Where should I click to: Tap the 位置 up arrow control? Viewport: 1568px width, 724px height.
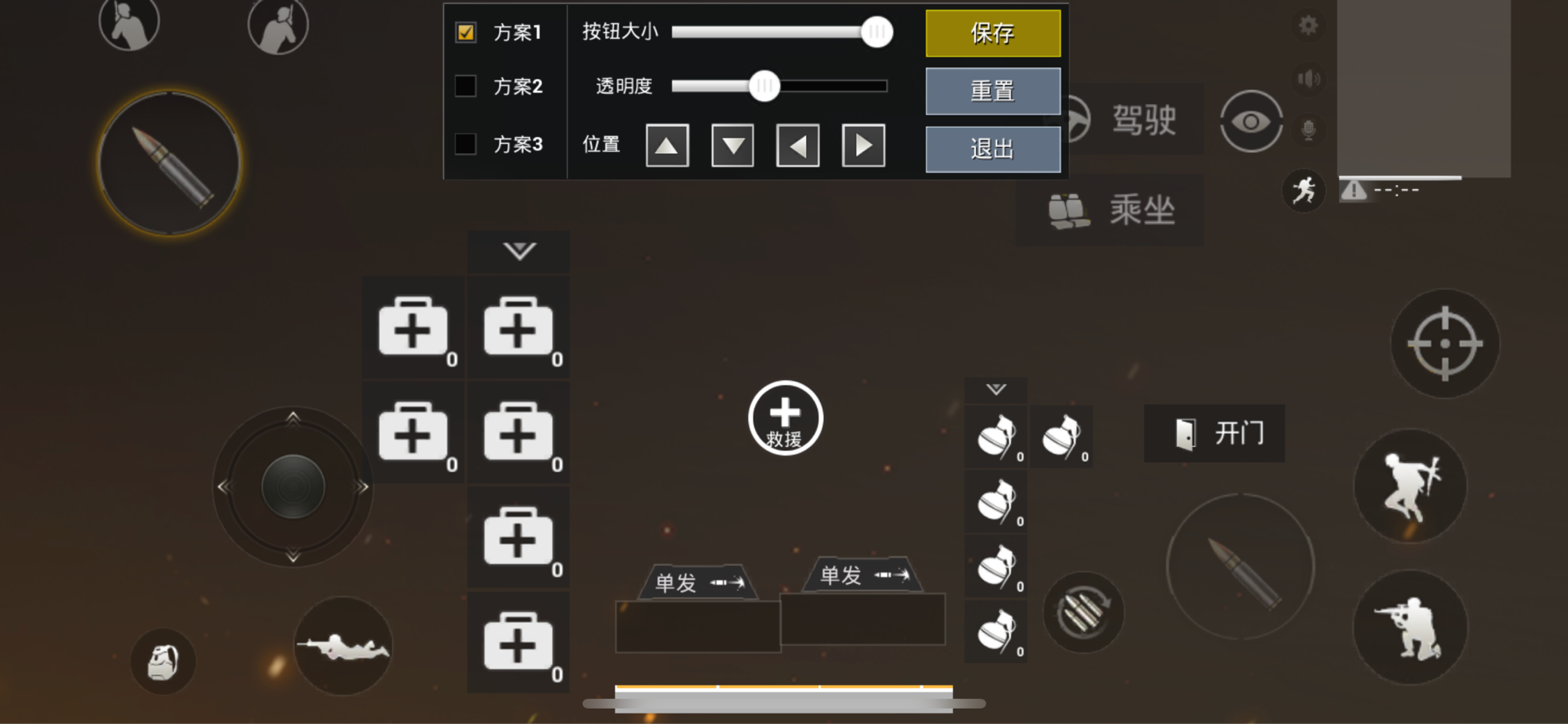[667, 145]
